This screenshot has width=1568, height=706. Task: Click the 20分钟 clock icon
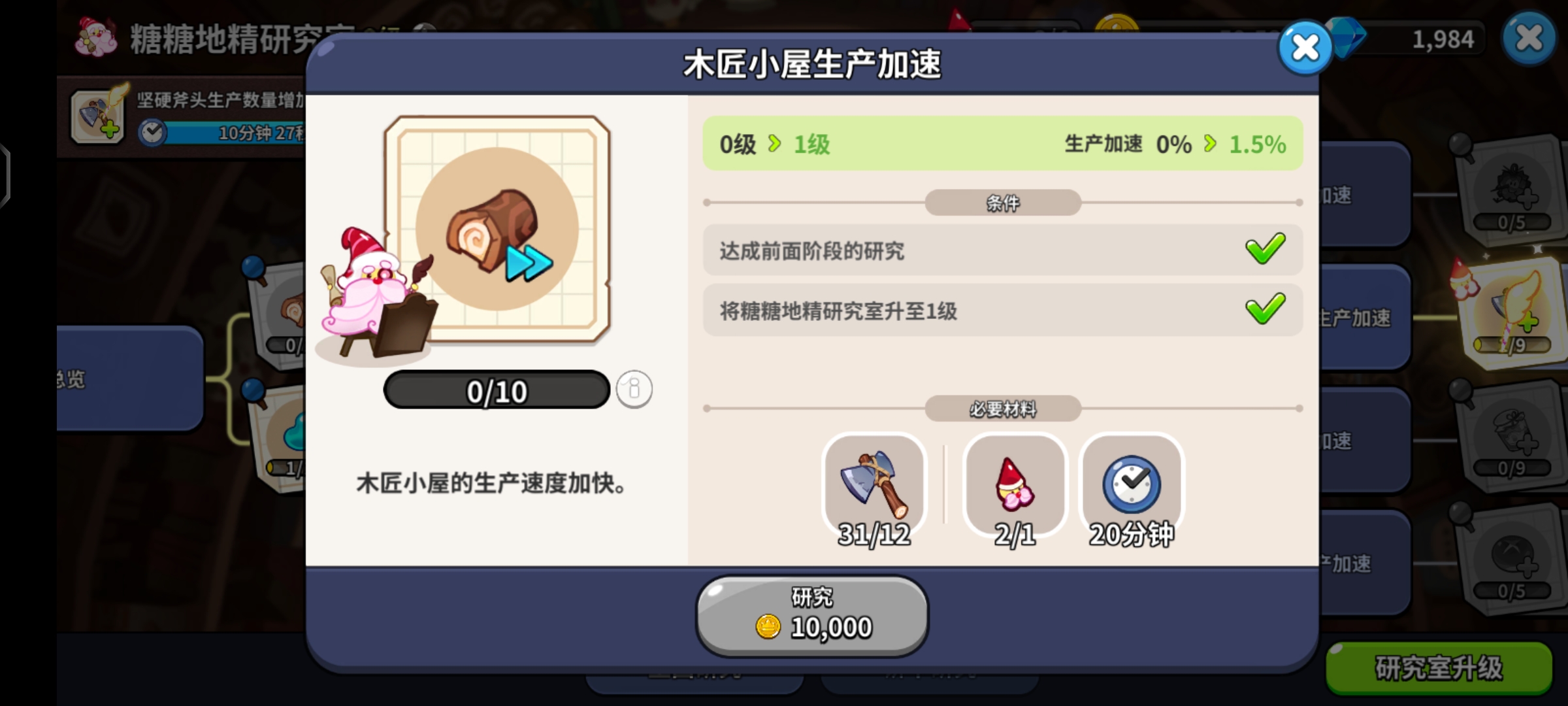(x=1131, y=484)
